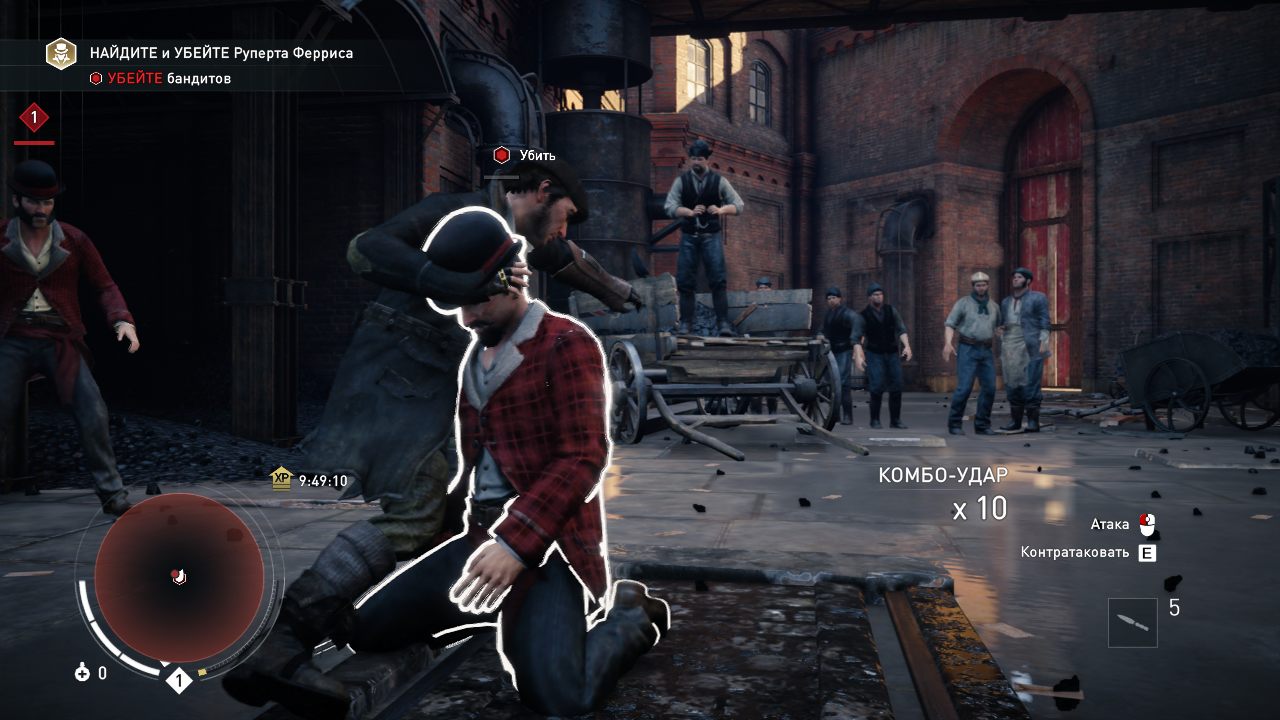Click the 'Убить' target marker
This screenshot has height=720, width=1280.
[x=501, y=155]
